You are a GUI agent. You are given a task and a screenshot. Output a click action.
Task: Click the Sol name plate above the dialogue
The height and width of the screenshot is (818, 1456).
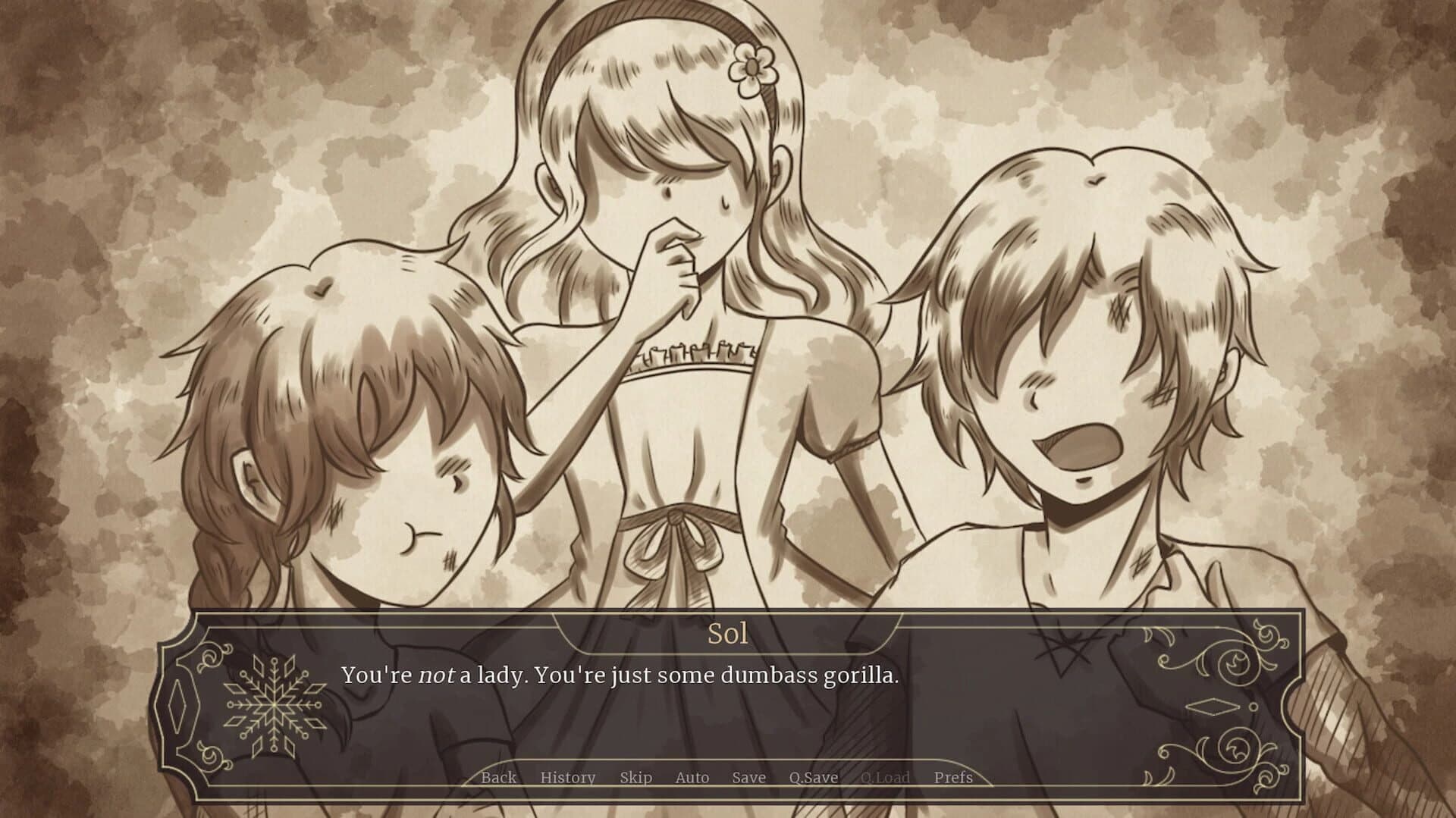(730, 634)
